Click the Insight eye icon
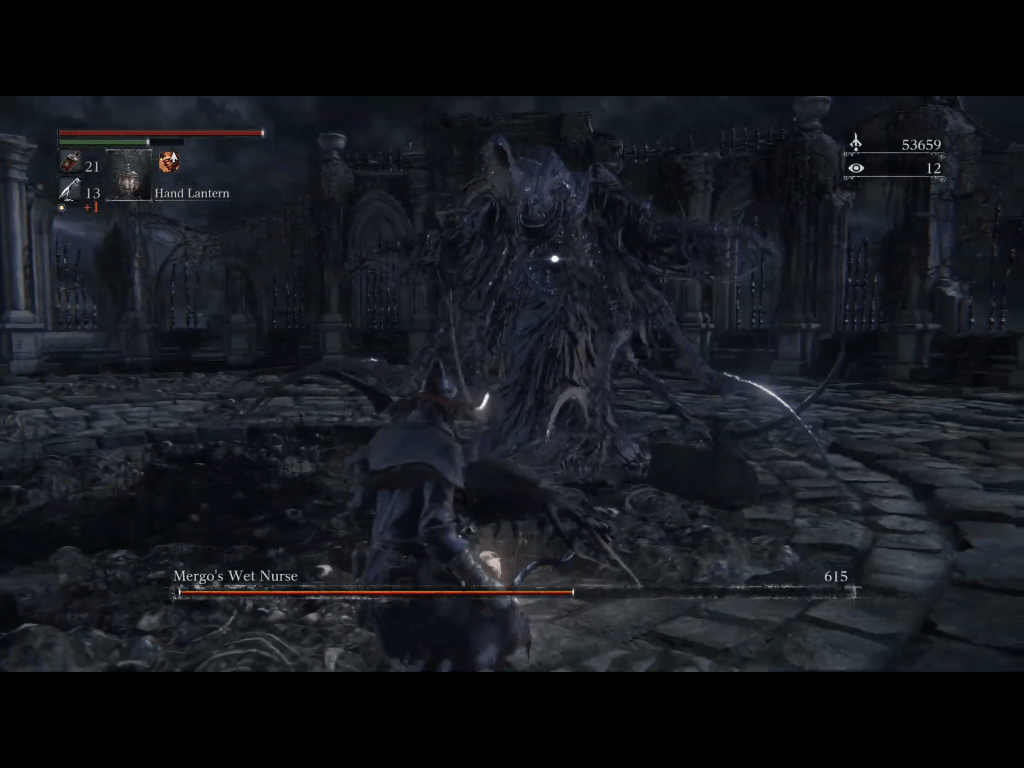The image size is (1024, 768). (x=855, y=168)
